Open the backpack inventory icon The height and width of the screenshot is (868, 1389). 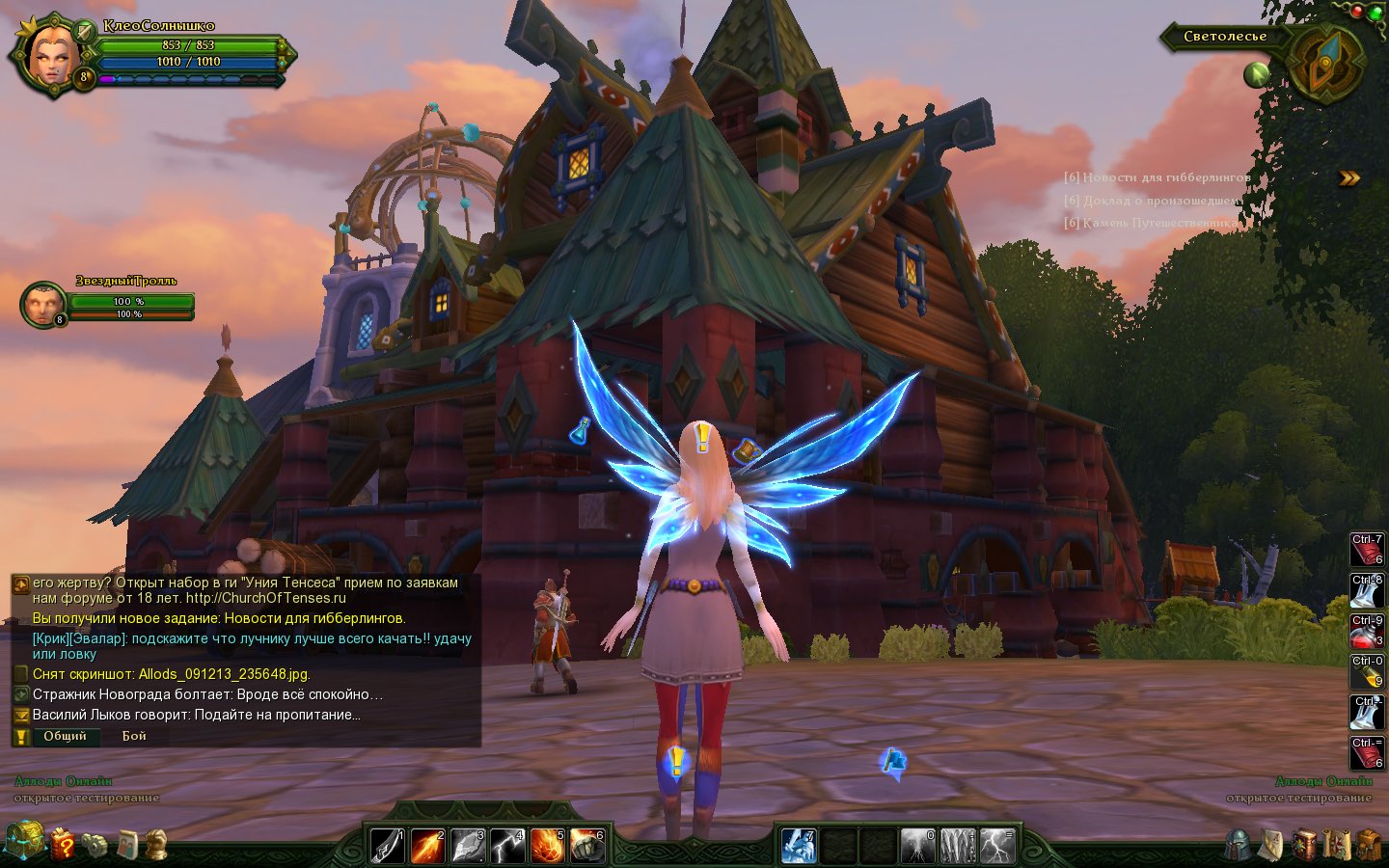tap(1368, 845)
